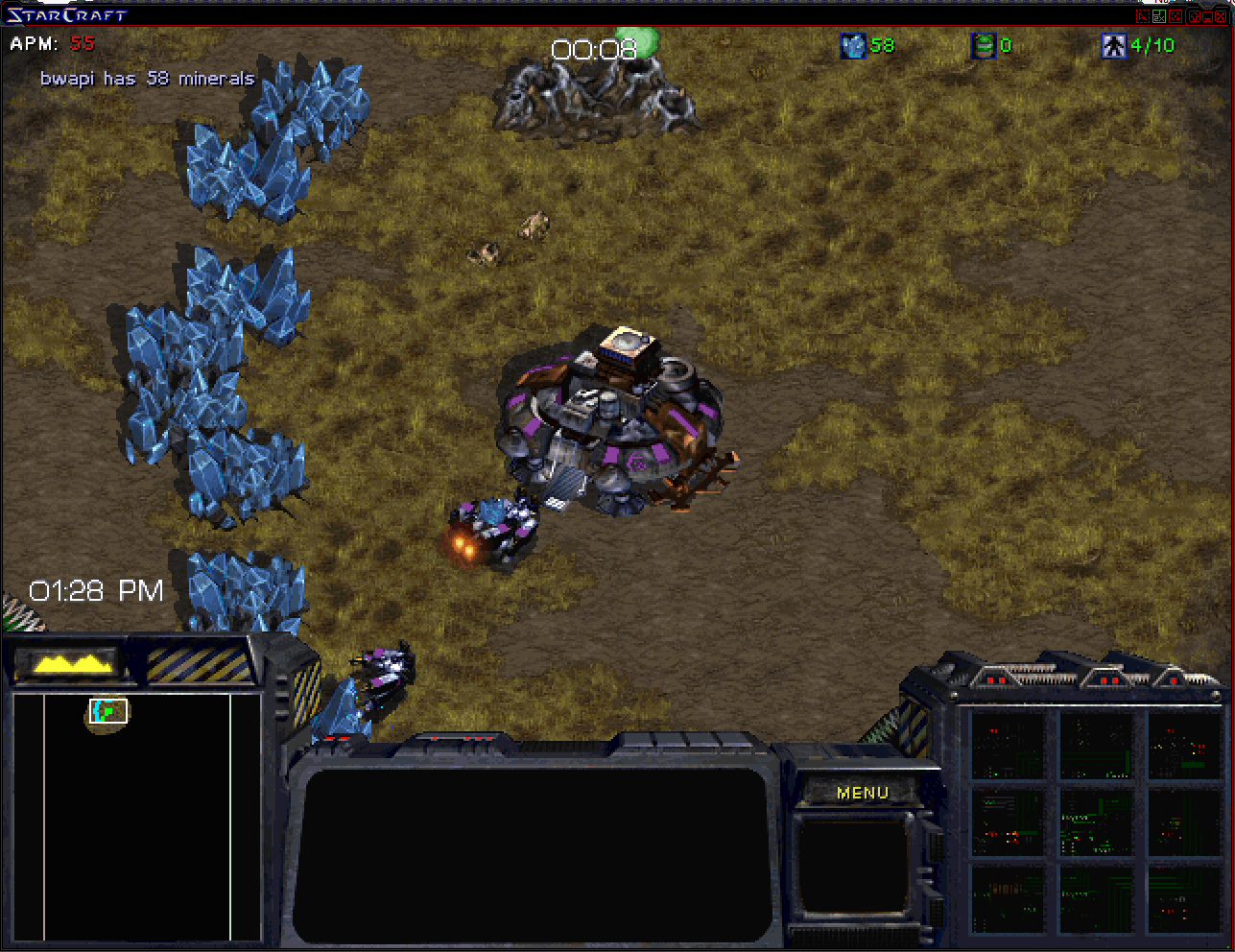The width and height of the screenshot is (1235, 952).
Task: Close the StarCraft window
Action: (1221, 16)
